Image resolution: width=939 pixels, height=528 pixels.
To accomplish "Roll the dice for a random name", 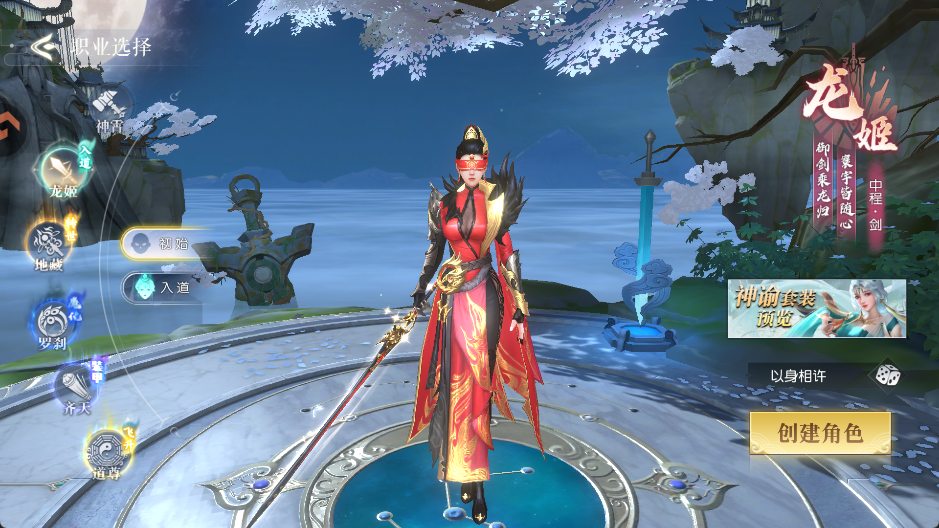I will pos(885,376).
